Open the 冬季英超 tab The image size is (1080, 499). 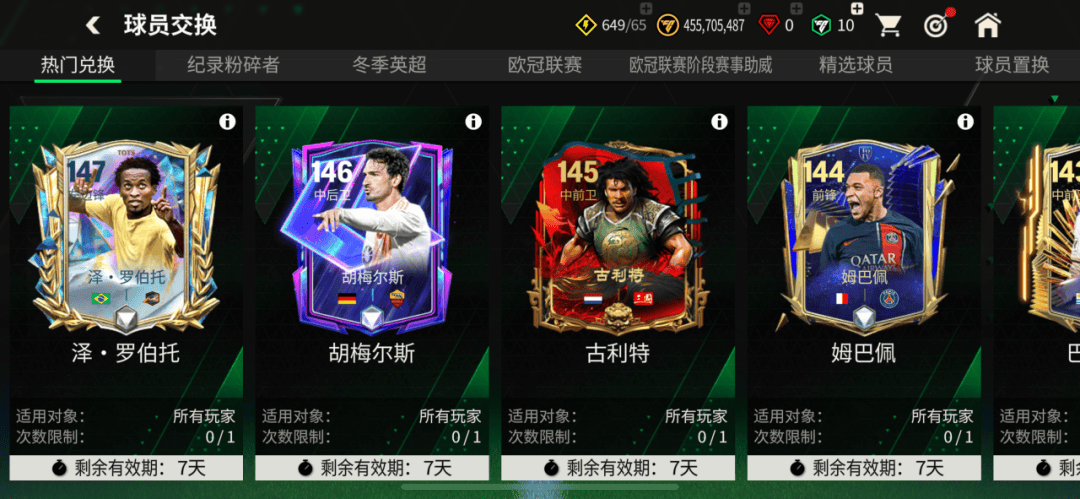(389, 65)
